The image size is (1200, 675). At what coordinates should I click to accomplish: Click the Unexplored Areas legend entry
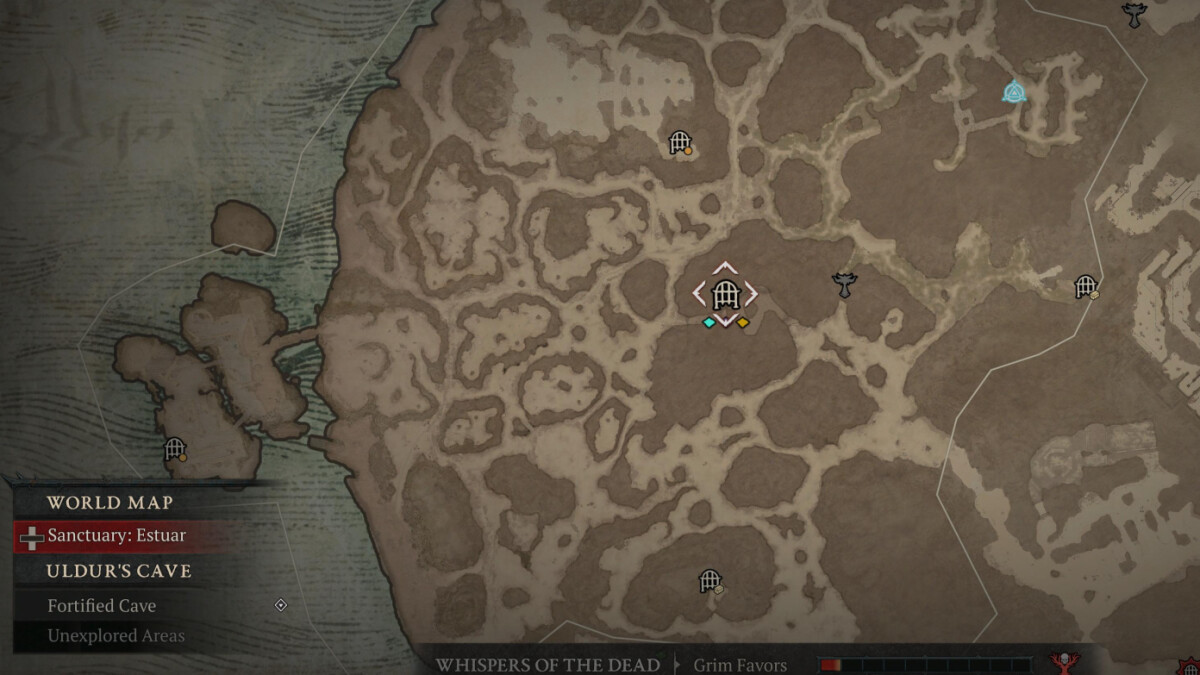[x=116, y=636]
